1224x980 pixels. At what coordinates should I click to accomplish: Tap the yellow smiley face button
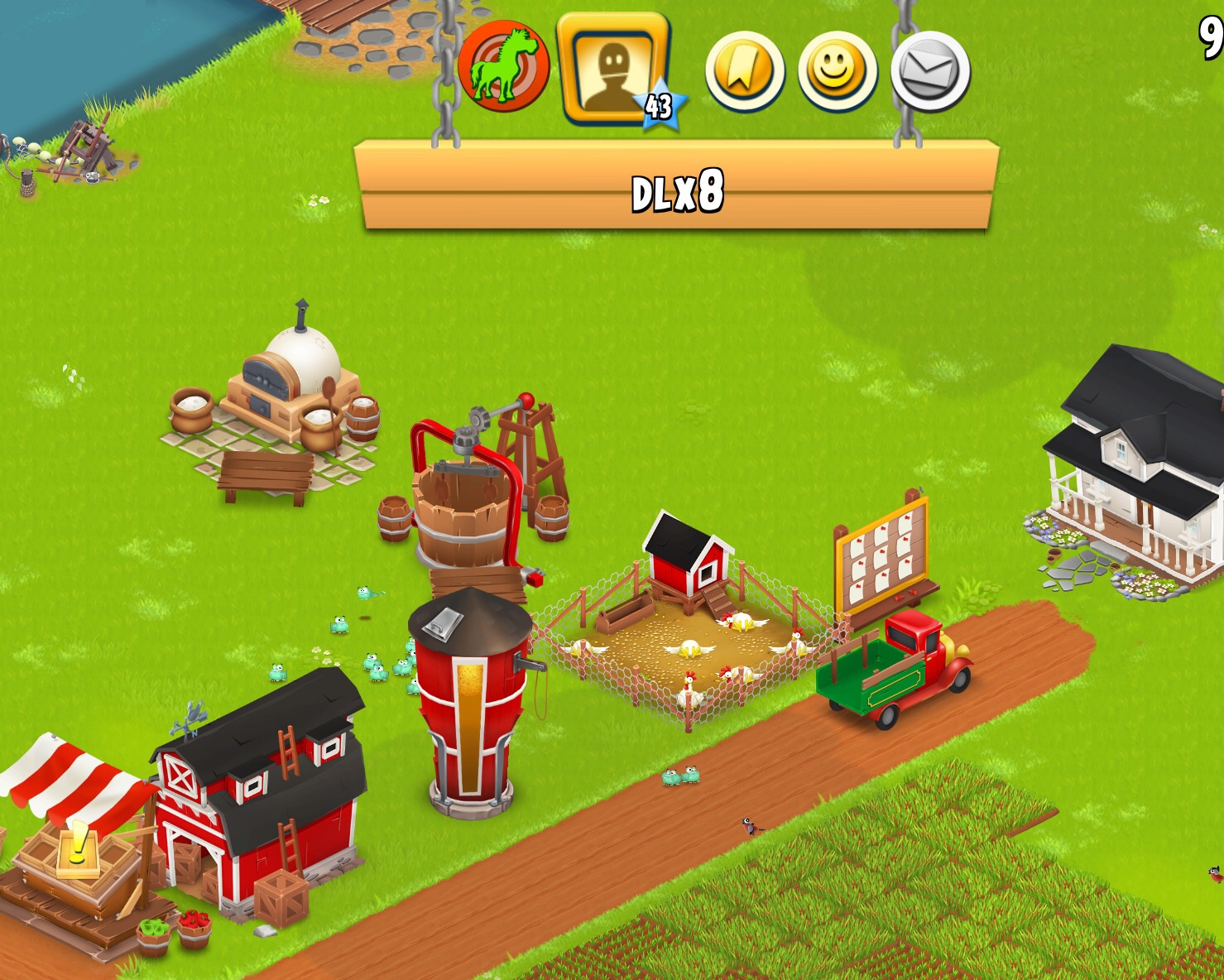point(837,71)
